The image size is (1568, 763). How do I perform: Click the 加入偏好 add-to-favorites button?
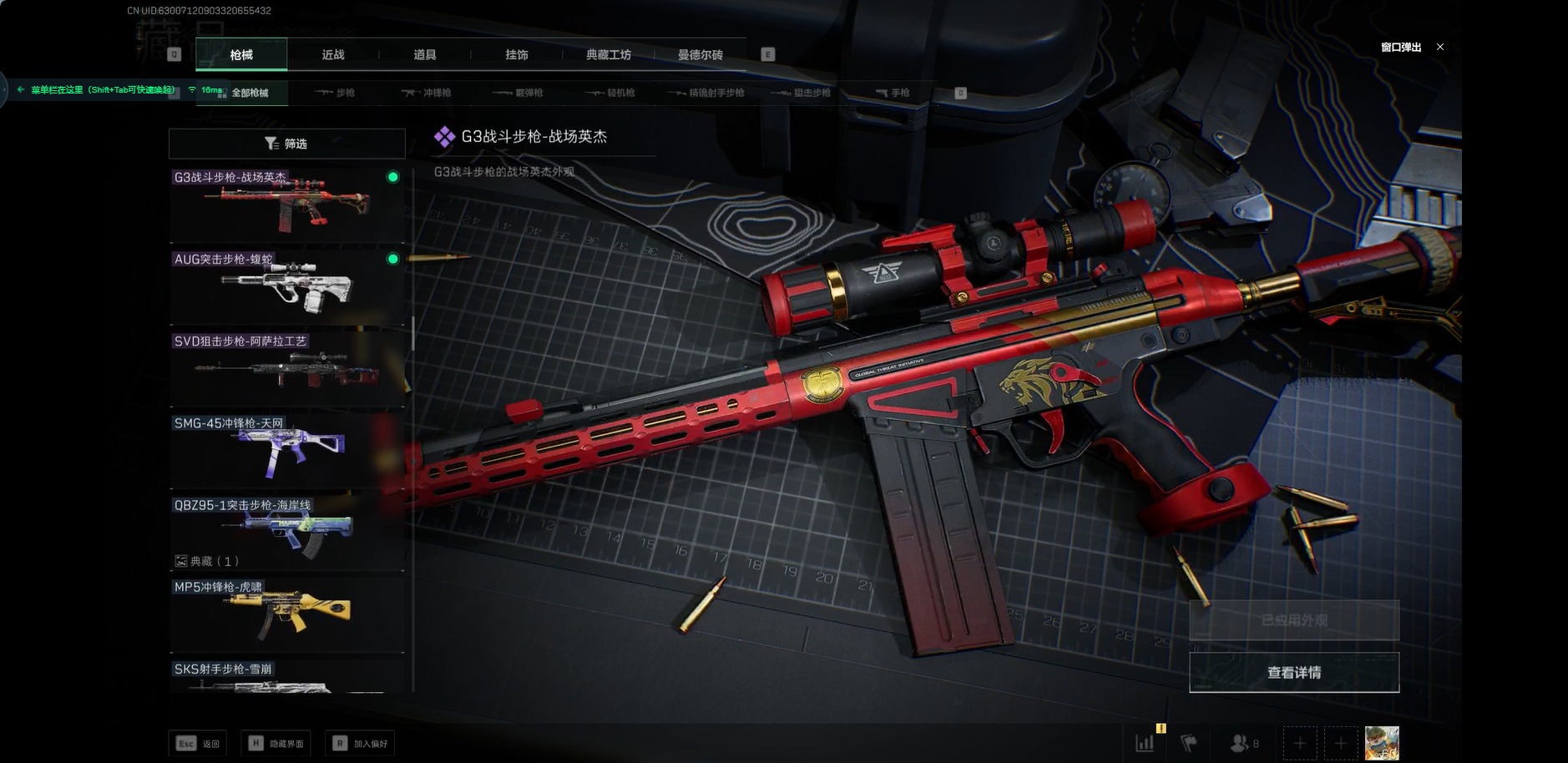point(361,744)
